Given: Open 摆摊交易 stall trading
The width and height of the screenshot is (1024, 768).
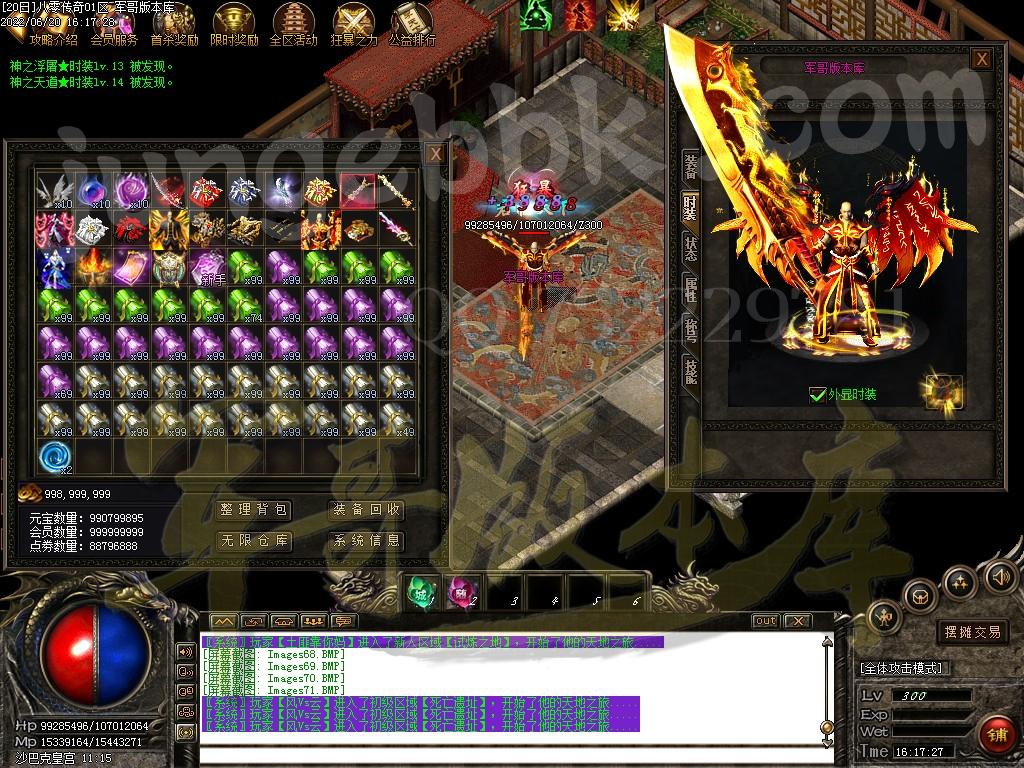Looking at the screenshot, I should tap(972, 632).
